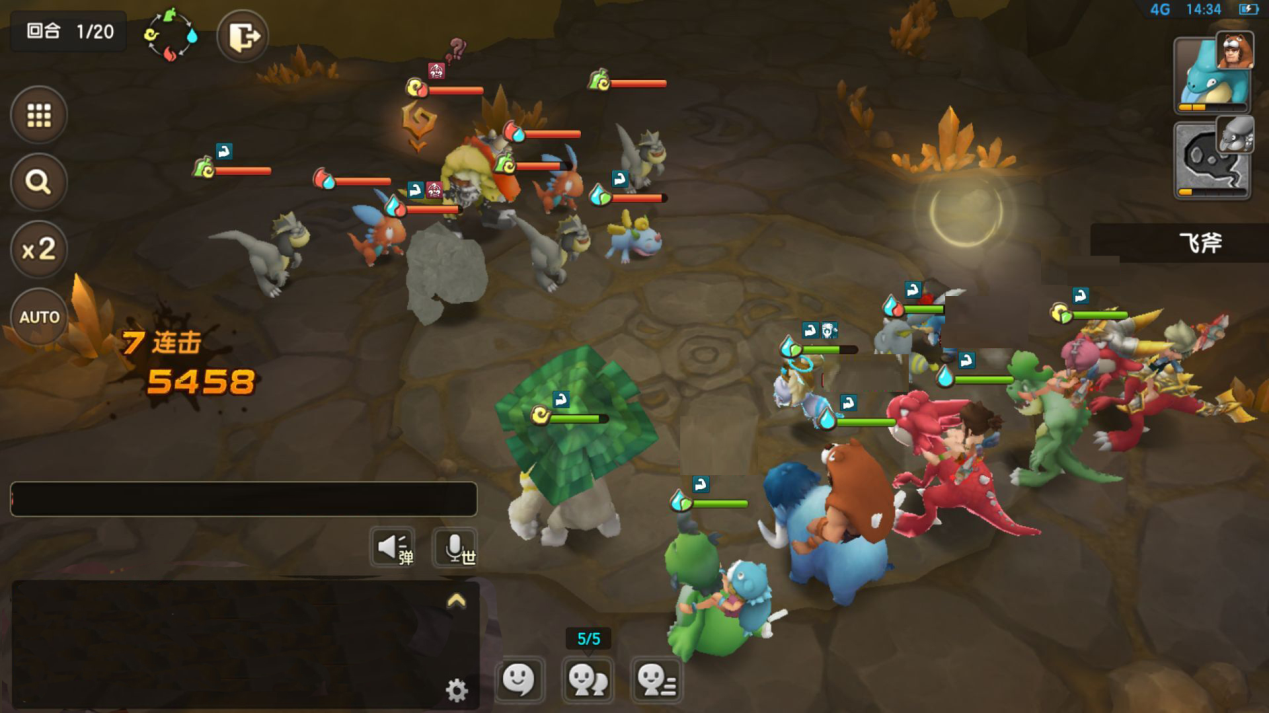Viewport: 1269px width, 713px height.
Task: Select the grey silhouette pet portrait
Action: [x=1210, y=160]
